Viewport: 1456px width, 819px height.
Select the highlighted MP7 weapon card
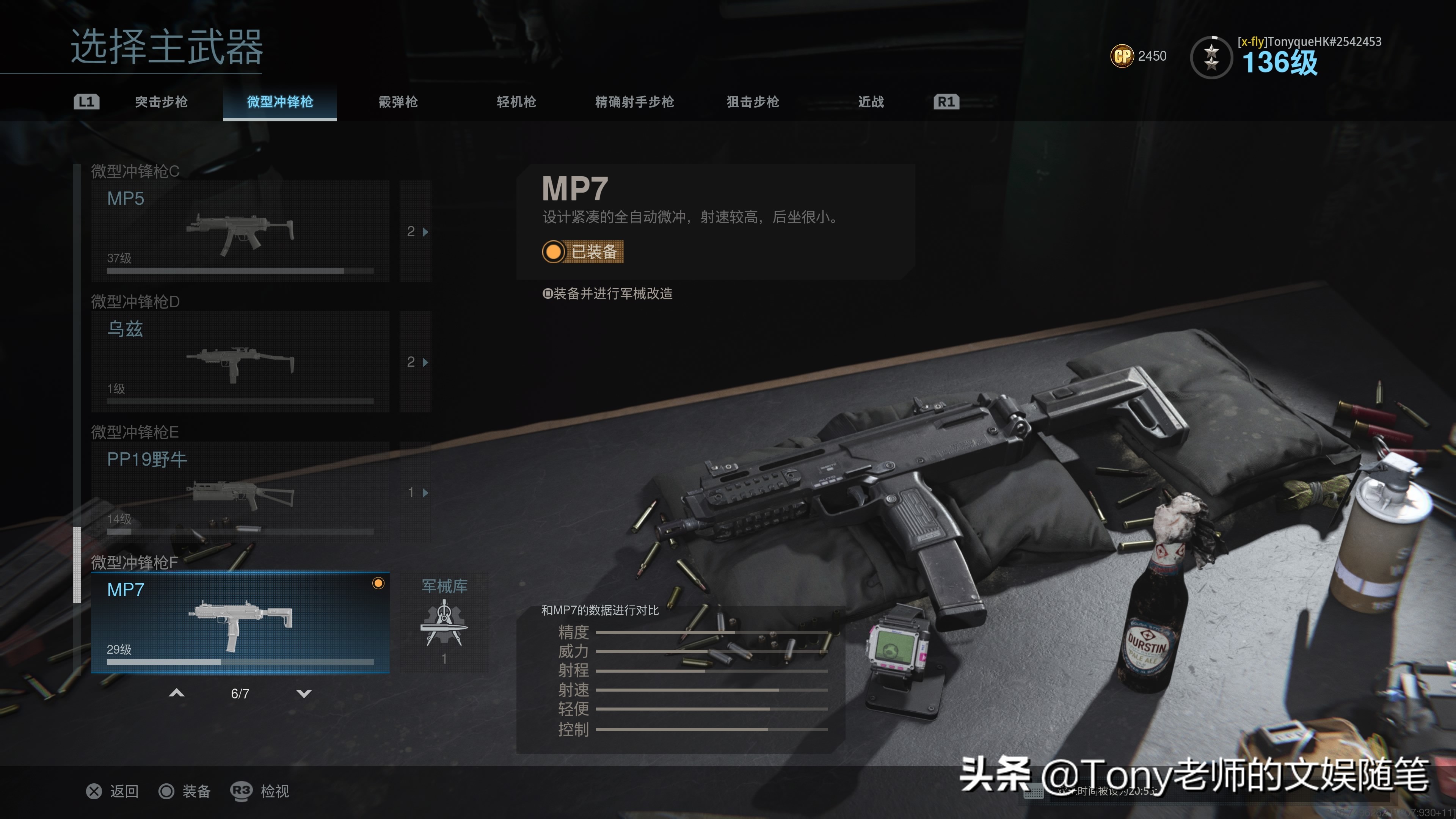click(240, 622)
